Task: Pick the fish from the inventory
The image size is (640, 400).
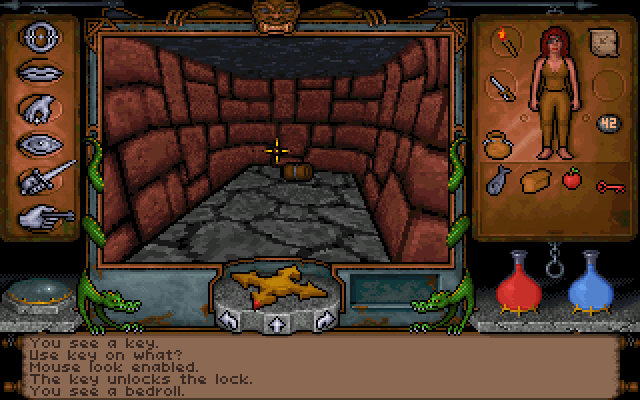Action: [498, 180]
